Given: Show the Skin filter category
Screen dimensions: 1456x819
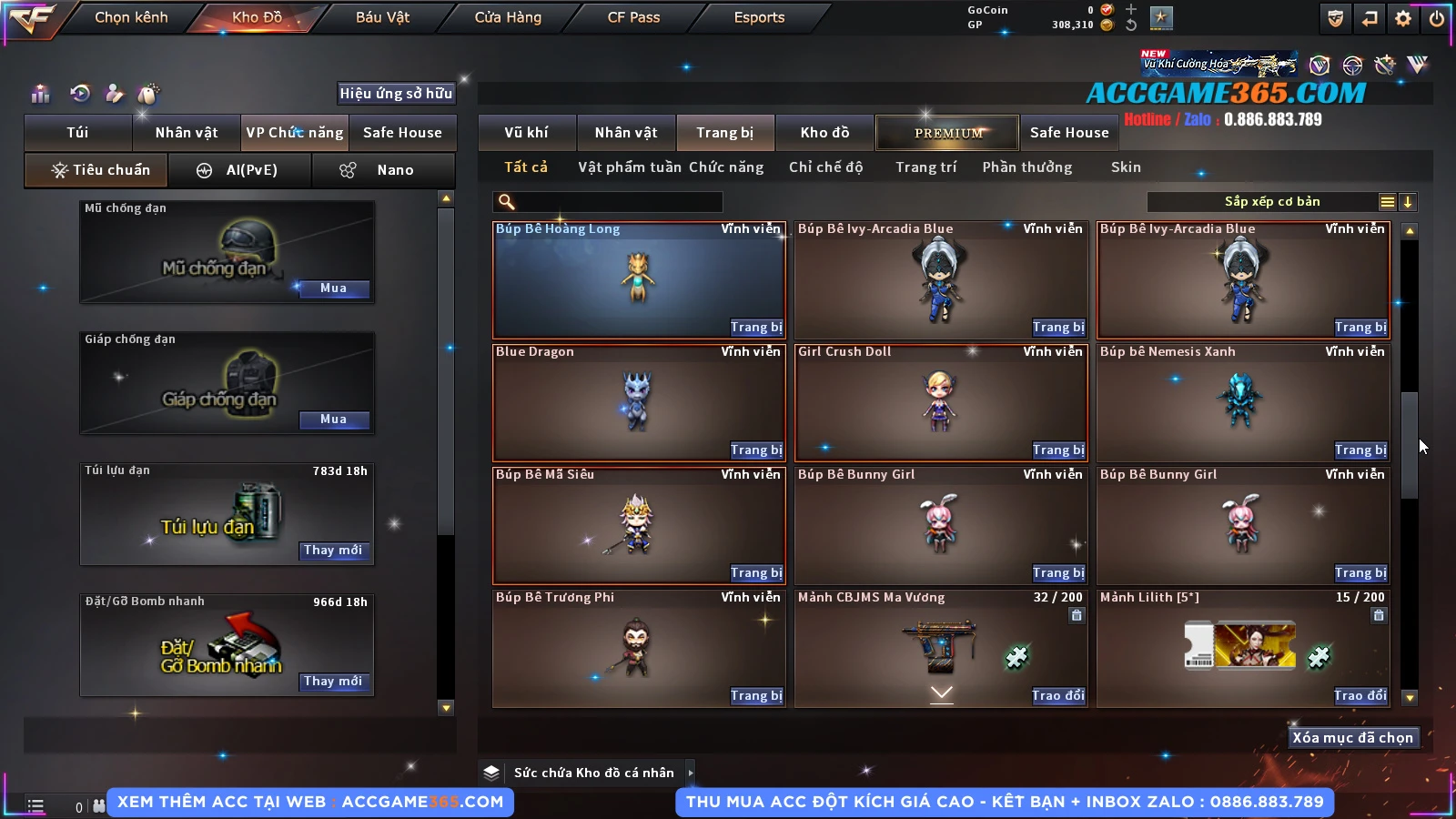Looking at the screenshot, I should (x=1126, y=167).
